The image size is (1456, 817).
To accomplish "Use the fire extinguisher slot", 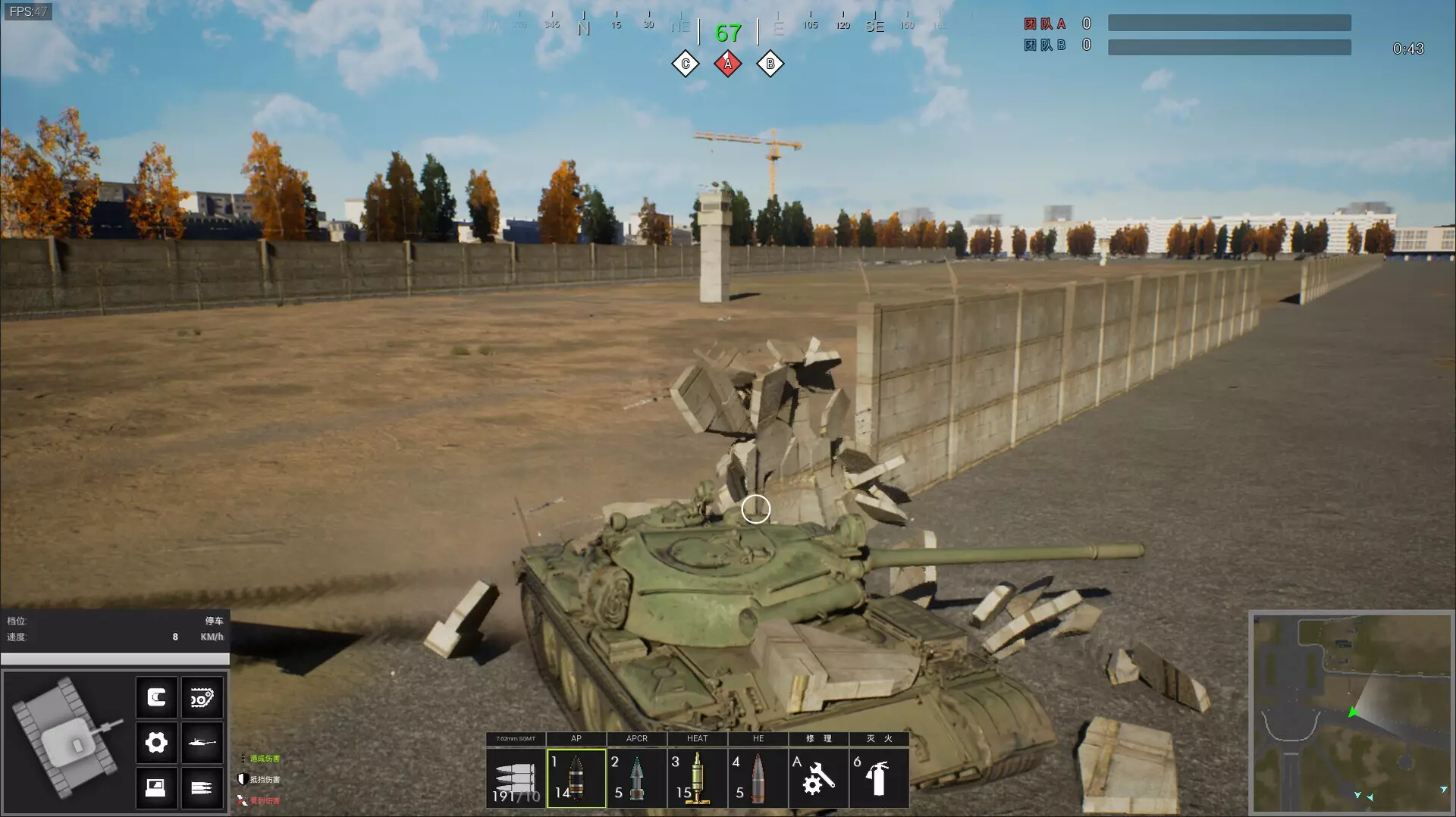I will tap(878, 778).
